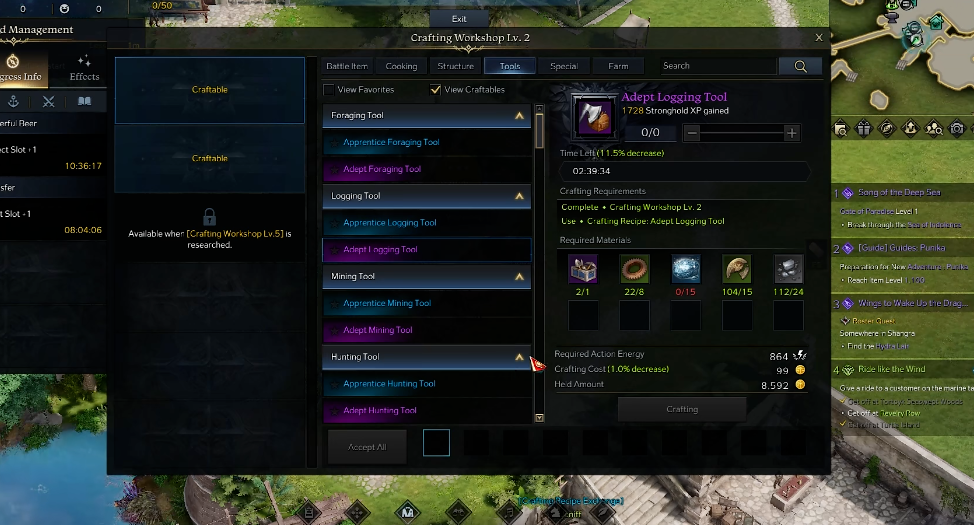The width and height of the screenshot is (974, 525).
Task: Toggle the View Craftables checkbox
Action: pyautogui.click(x=435, y=90)
